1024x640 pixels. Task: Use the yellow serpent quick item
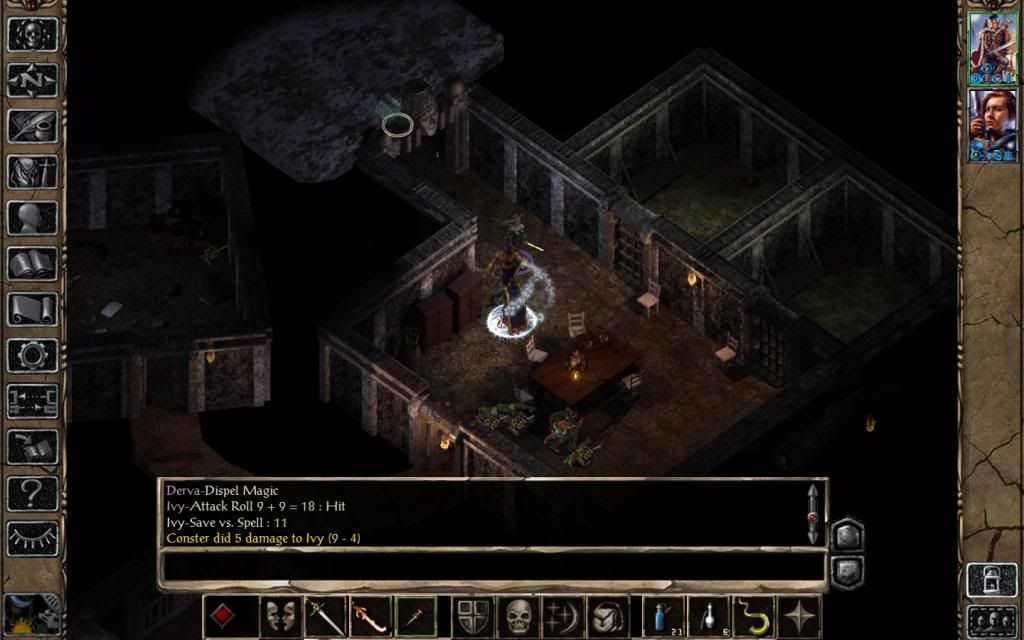754,616
